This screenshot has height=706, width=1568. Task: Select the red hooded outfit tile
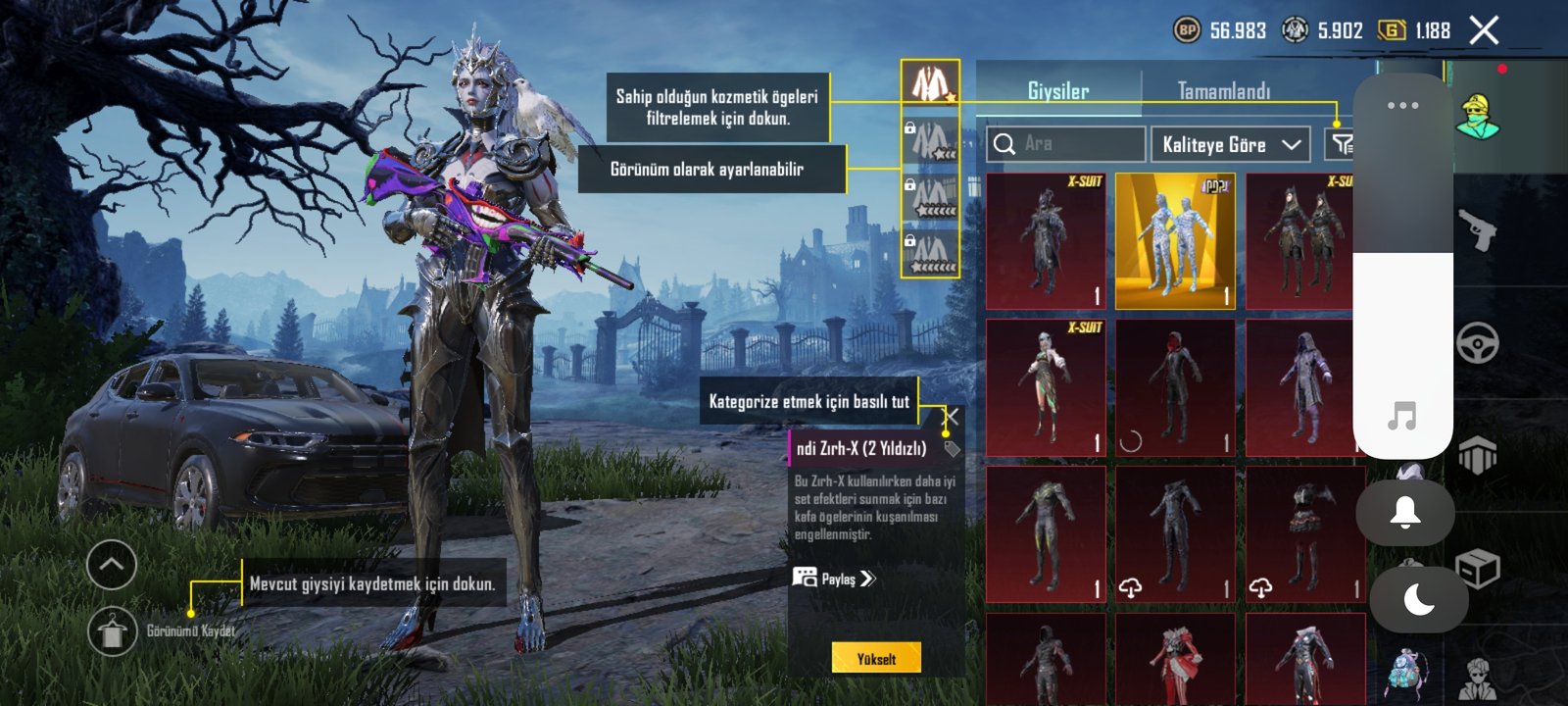[1175, 388]
